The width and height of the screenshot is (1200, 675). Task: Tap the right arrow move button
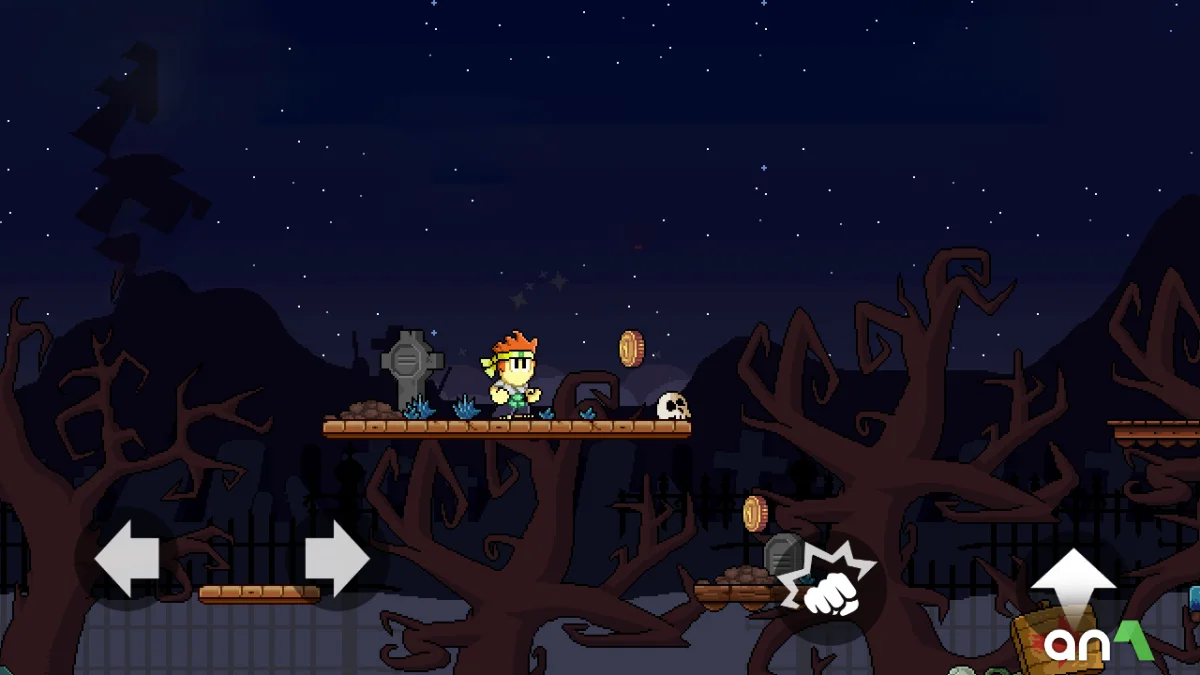337,558
